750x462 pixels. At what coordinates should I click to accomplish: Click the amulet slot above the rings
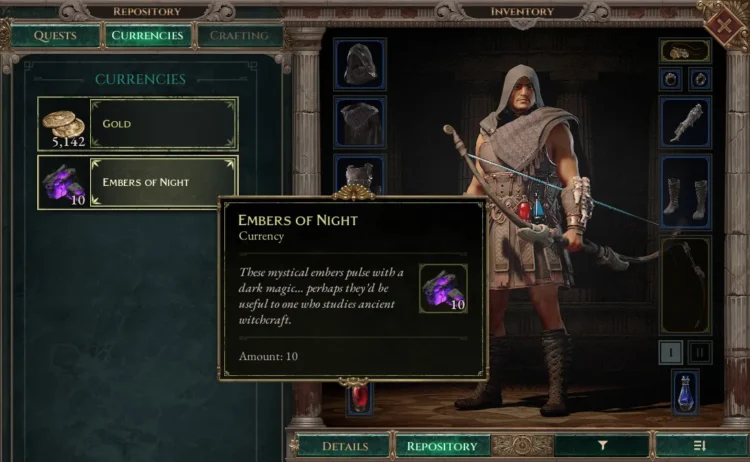tap(685, 51)
